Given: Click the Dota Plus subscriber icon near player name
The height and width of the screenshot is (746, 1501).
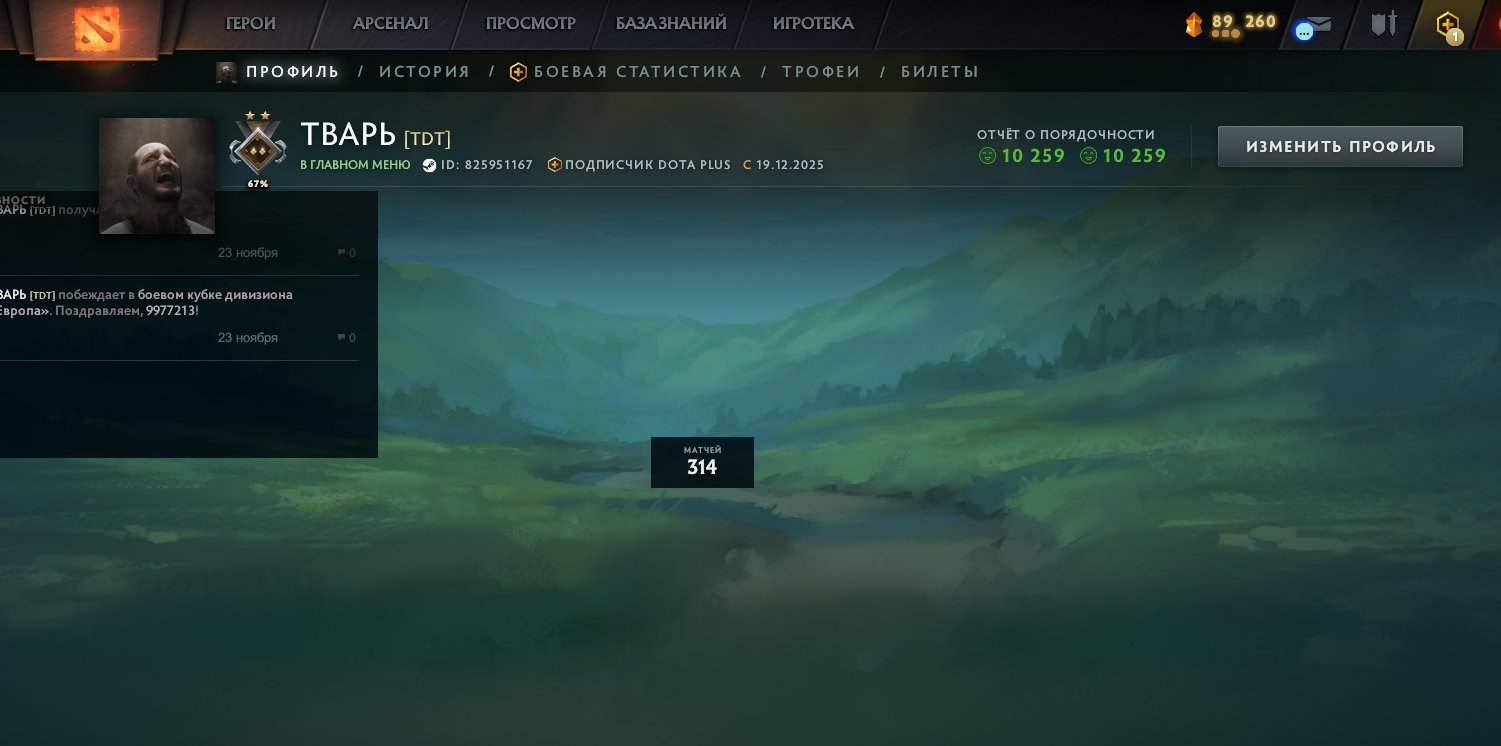Looking at the screenshot, I should coord(555,165).
